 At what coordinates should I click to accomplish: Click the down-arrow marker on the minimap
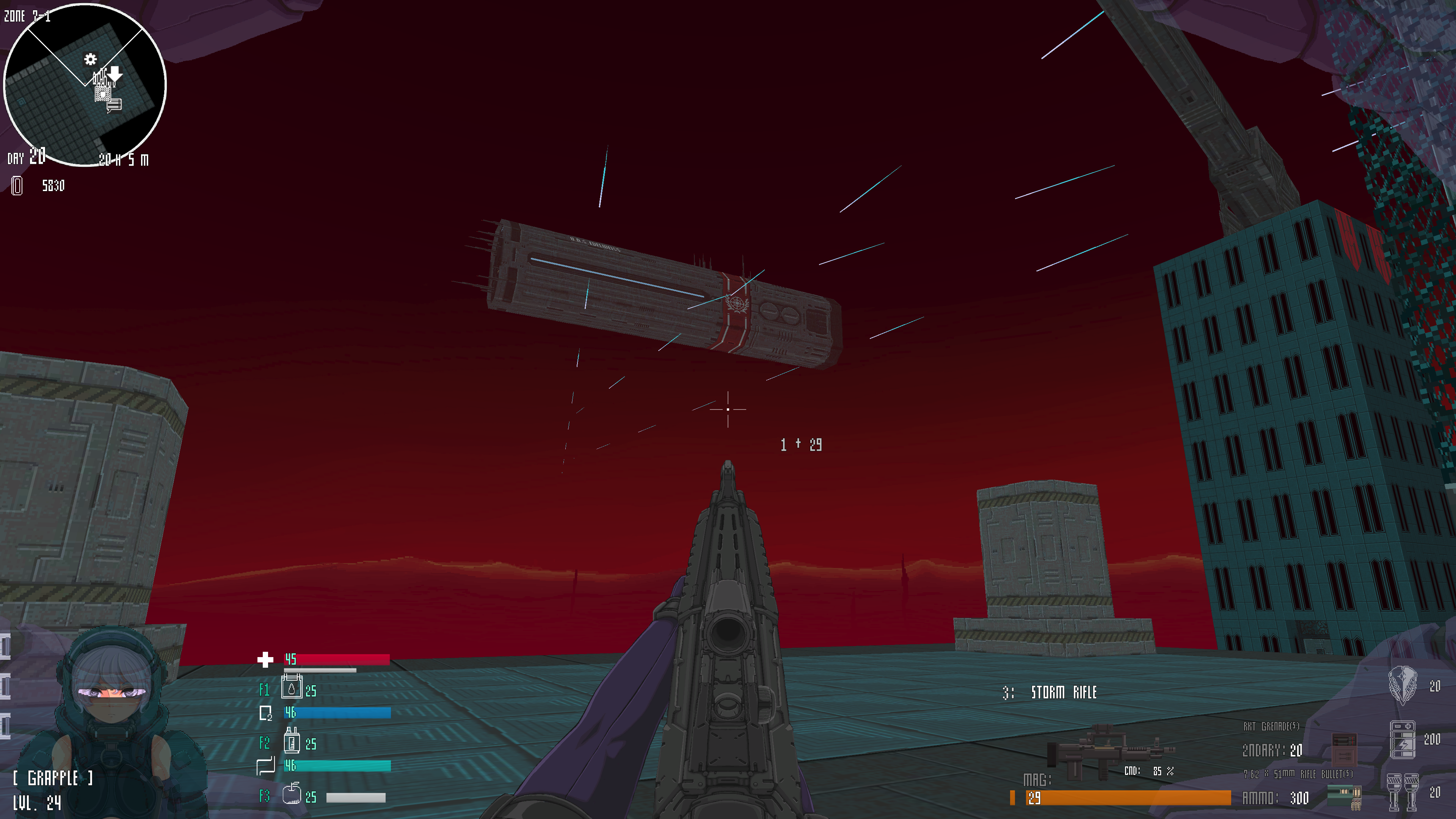115,74
